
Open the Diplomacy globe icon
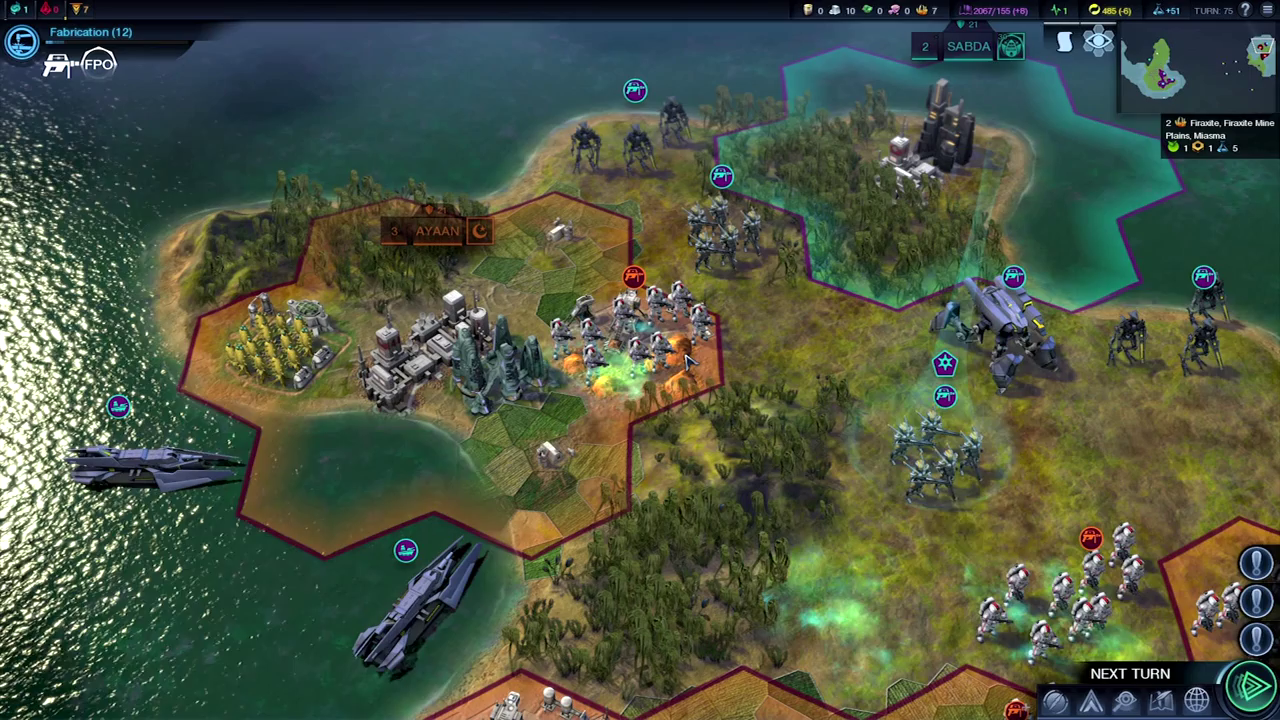tap(1196, 700)
